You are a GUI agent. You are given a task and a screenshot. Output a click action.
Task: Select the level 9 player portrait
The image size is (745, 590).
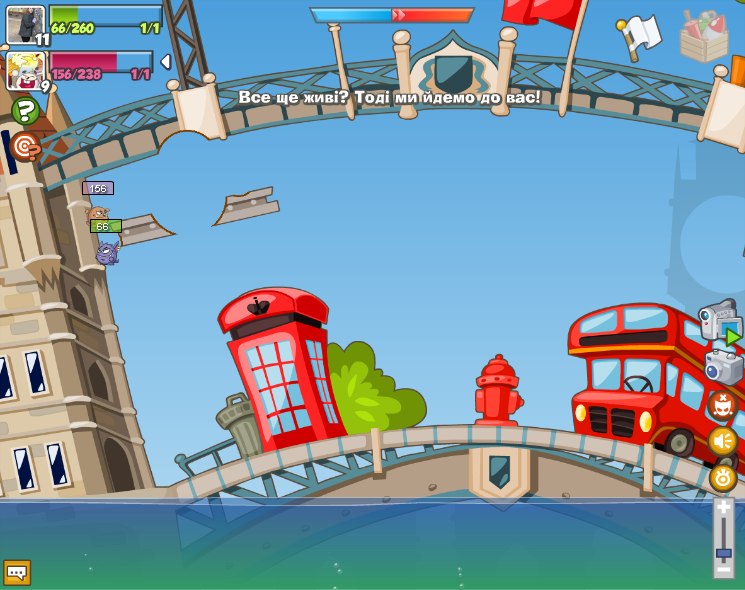(26, 71)
